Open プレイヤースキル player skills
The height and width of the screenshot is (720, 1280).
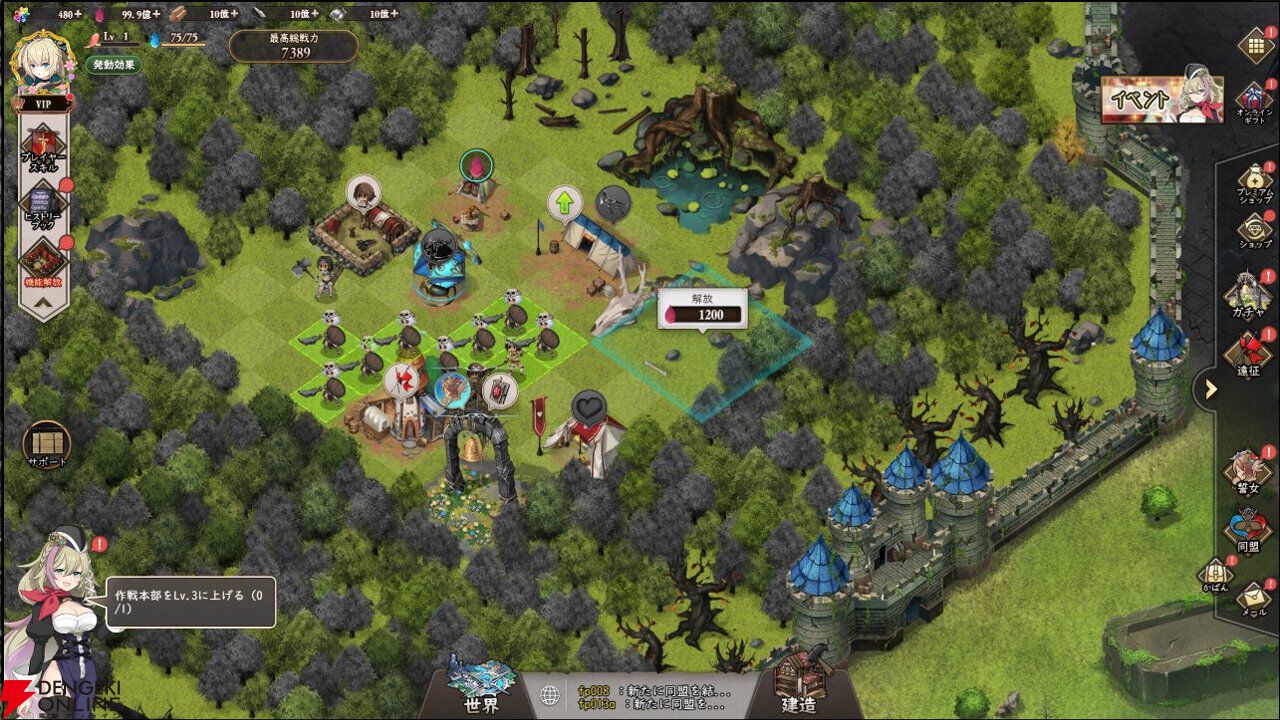point(43,146)
